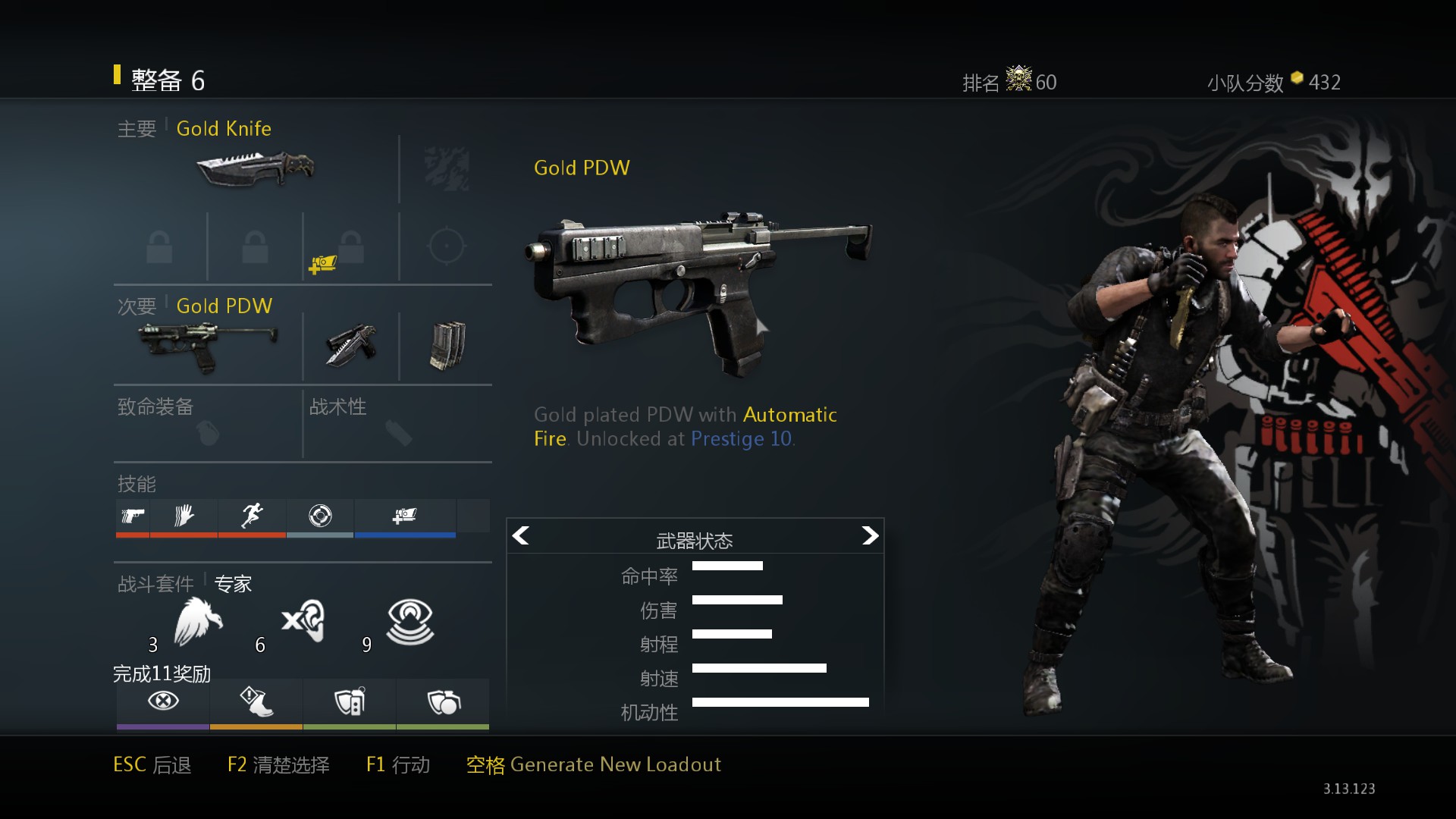Clear the selection with F2 option
1456x819 pixels.
click(278, 764)
